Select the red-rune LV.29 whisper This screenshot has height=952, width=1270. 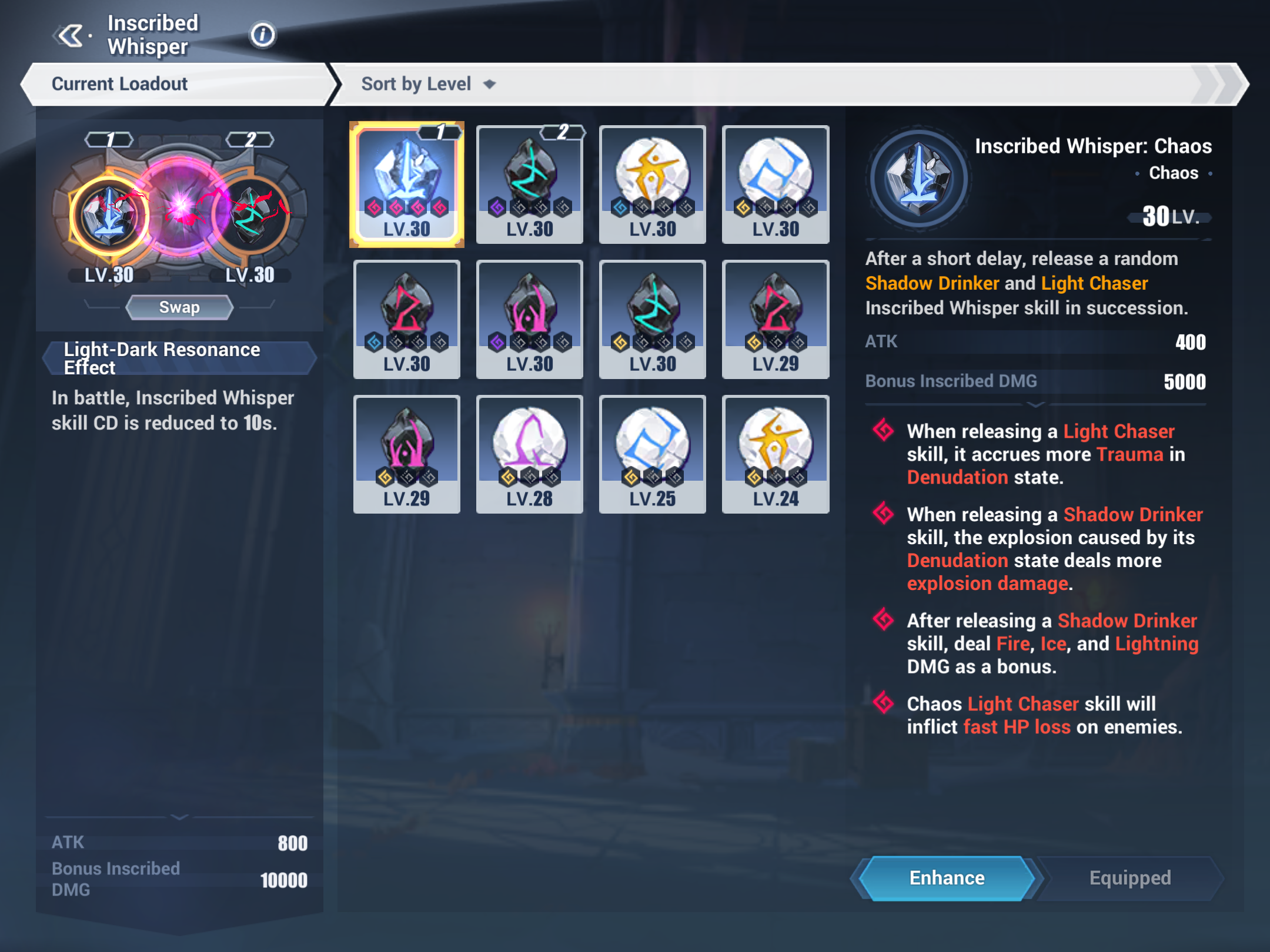click(x=775, y=319)
